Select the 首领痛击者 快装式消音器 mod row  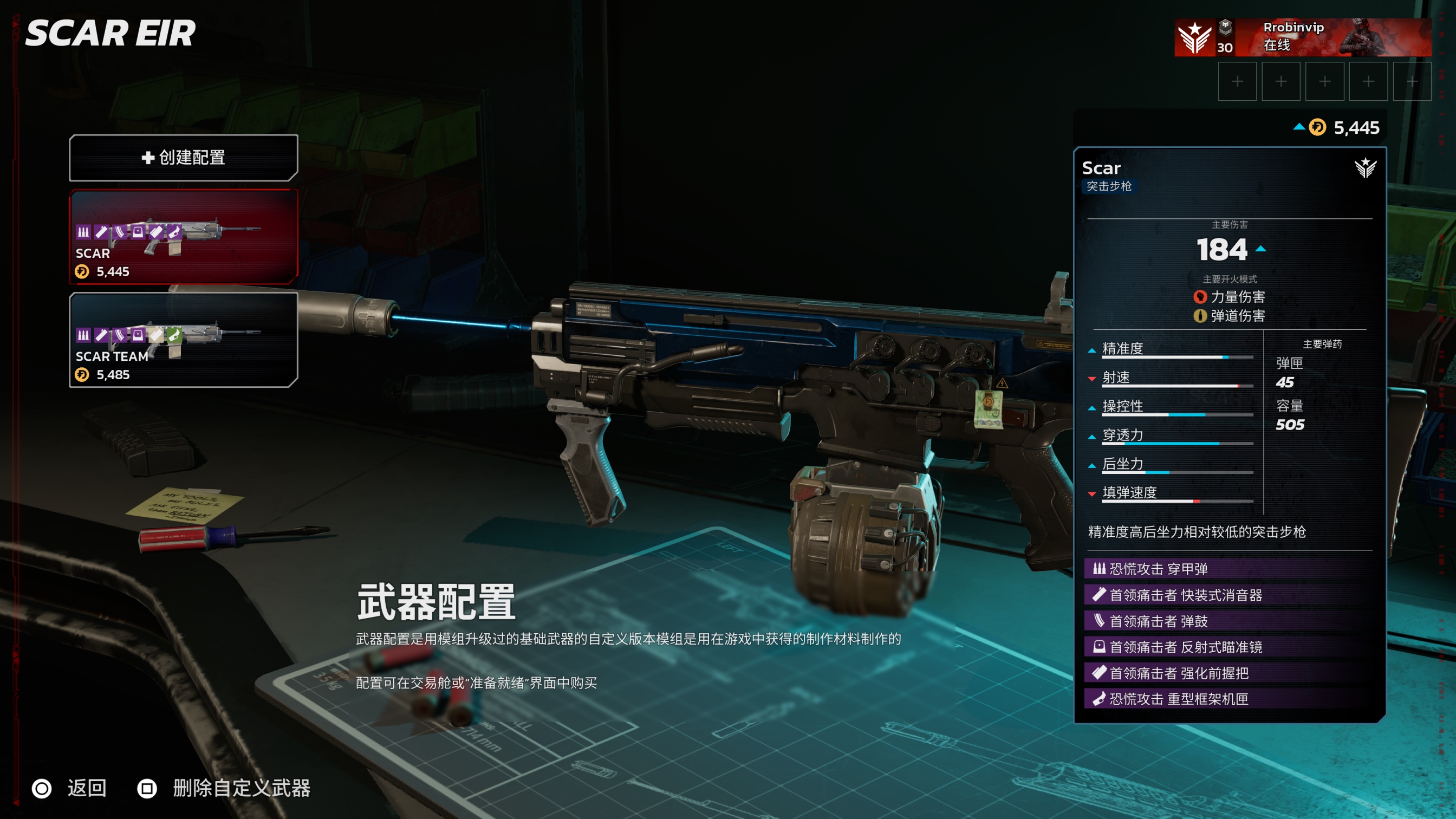[1230, 595]
